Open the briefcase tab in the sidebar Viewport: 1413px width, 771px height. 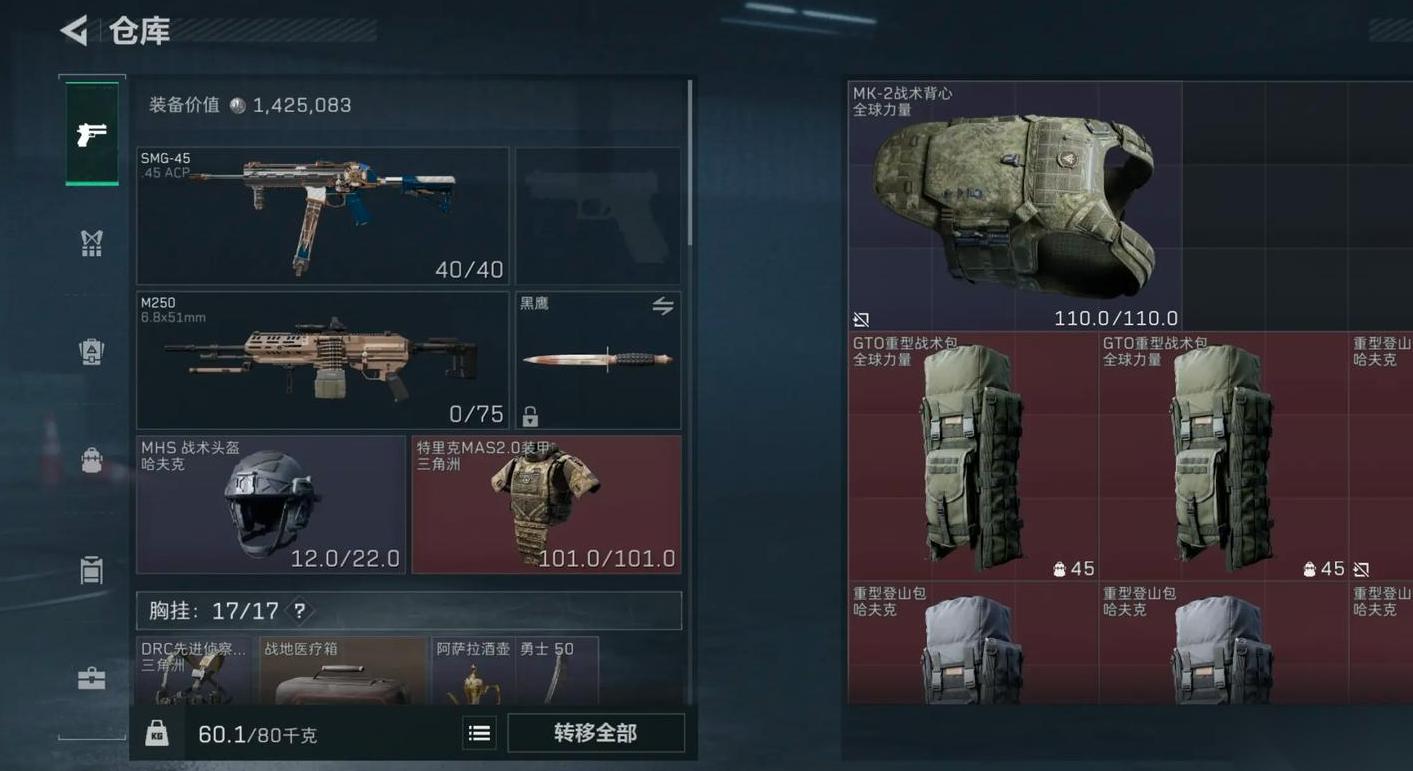[92, 679]
